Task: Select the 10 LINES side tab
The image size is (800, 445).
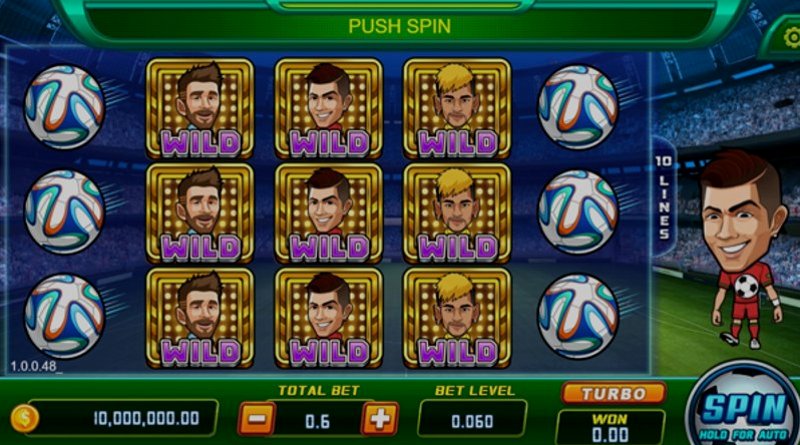Action: [663, 197]
